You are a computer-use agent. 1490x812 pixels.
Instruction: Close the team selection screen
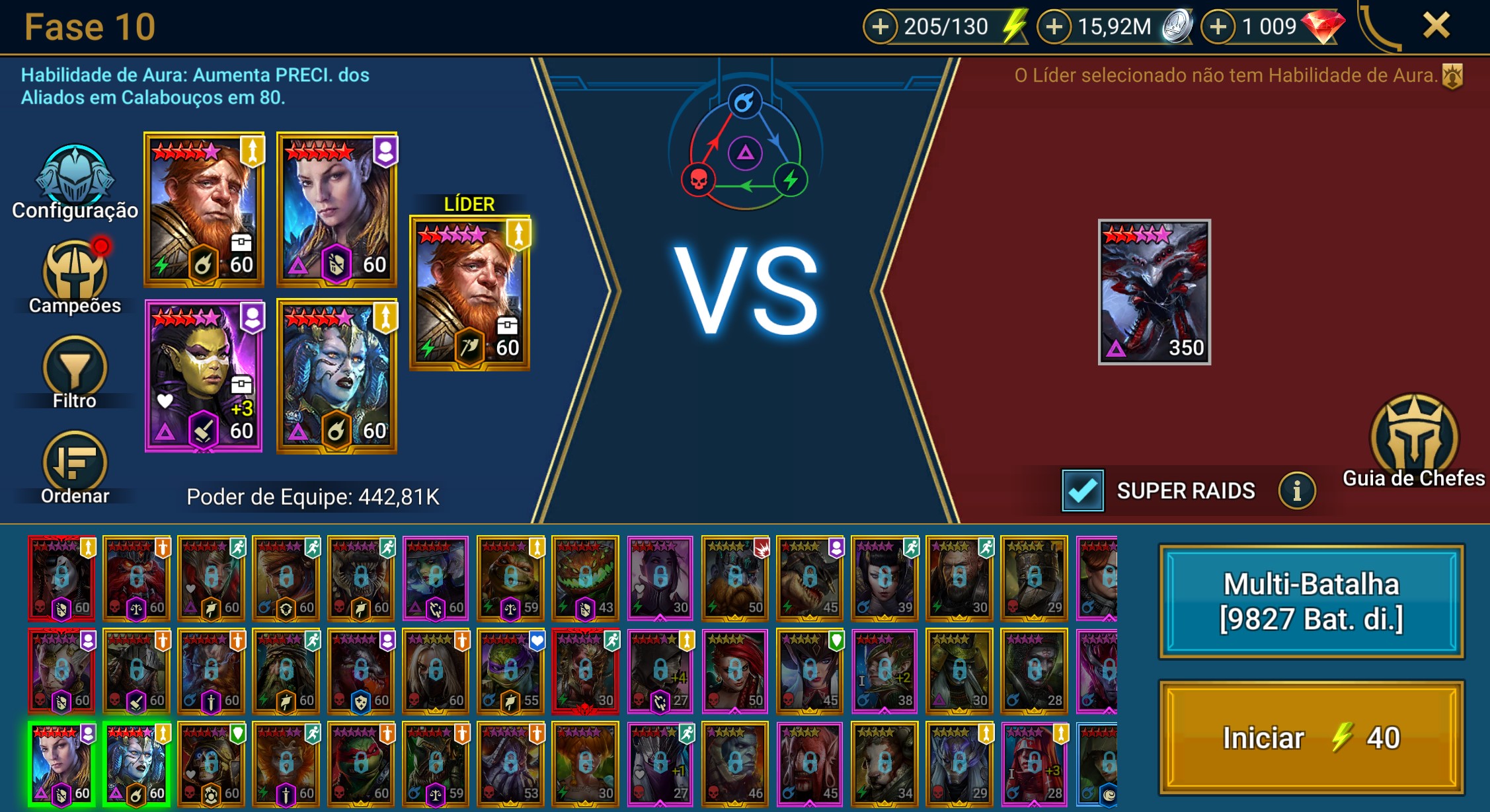tap(1436, 26)
